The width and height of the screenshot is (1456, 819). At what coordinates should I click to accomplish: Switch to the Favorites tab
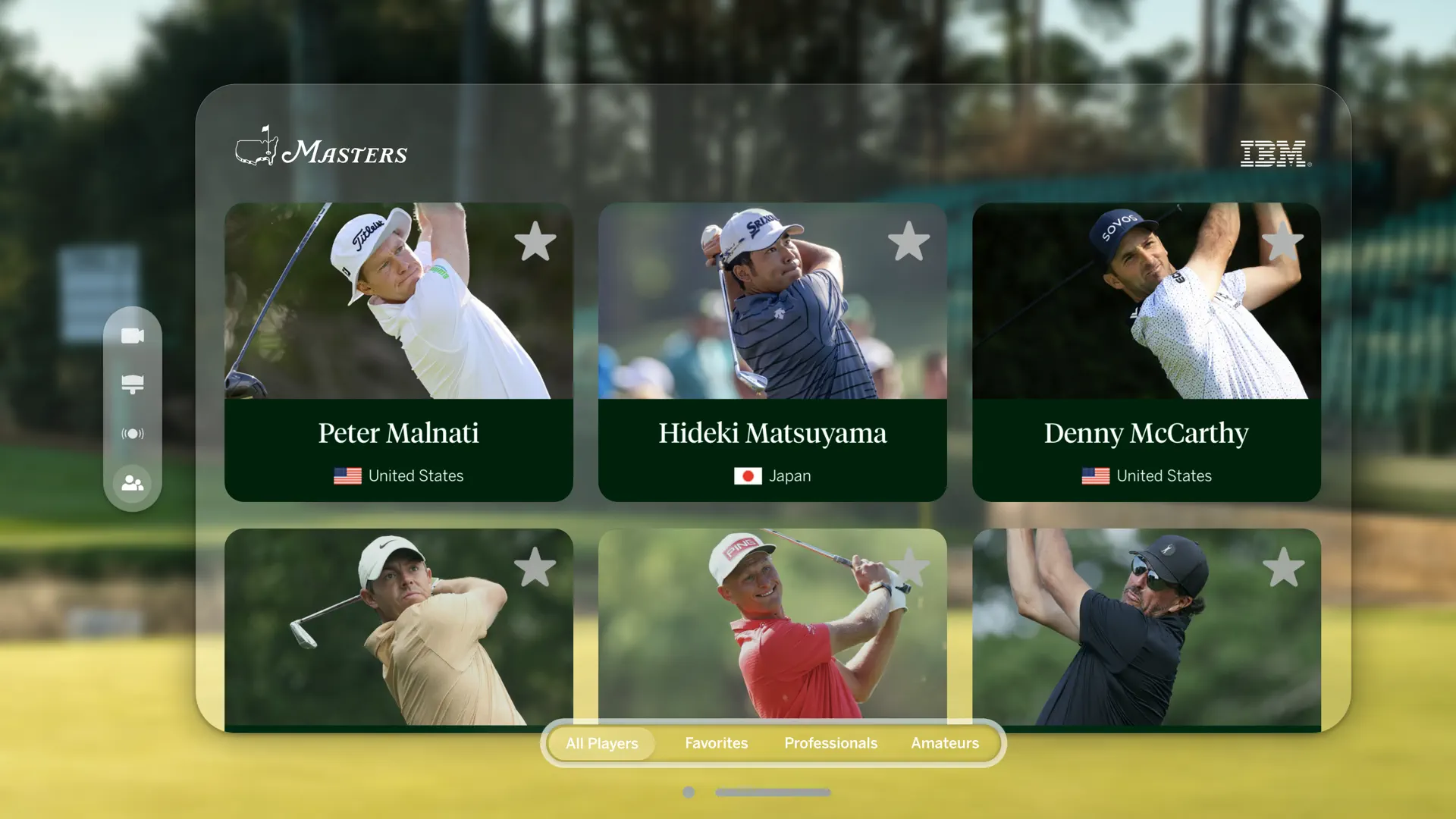pyautogui.click(x=716, y=743)
